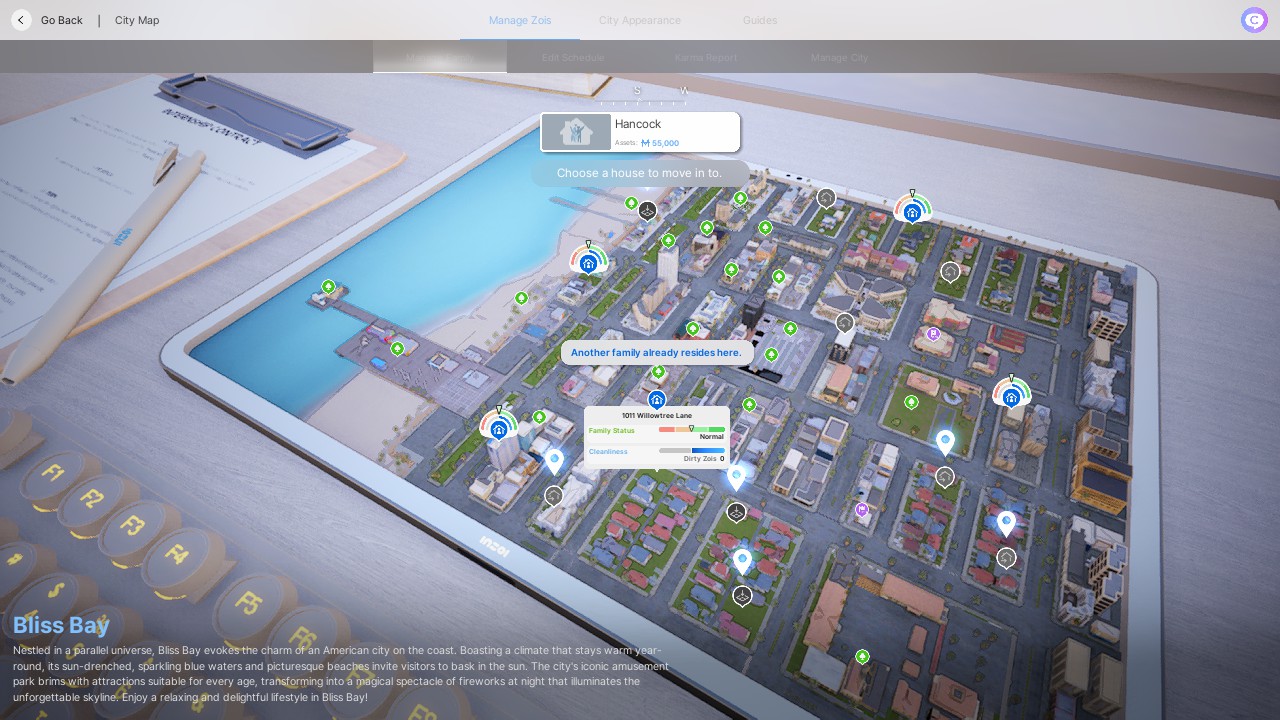This screenshot has height=720, width=1280.
Task: Open the Karma Report tab
Action: (x=705, y=57)
